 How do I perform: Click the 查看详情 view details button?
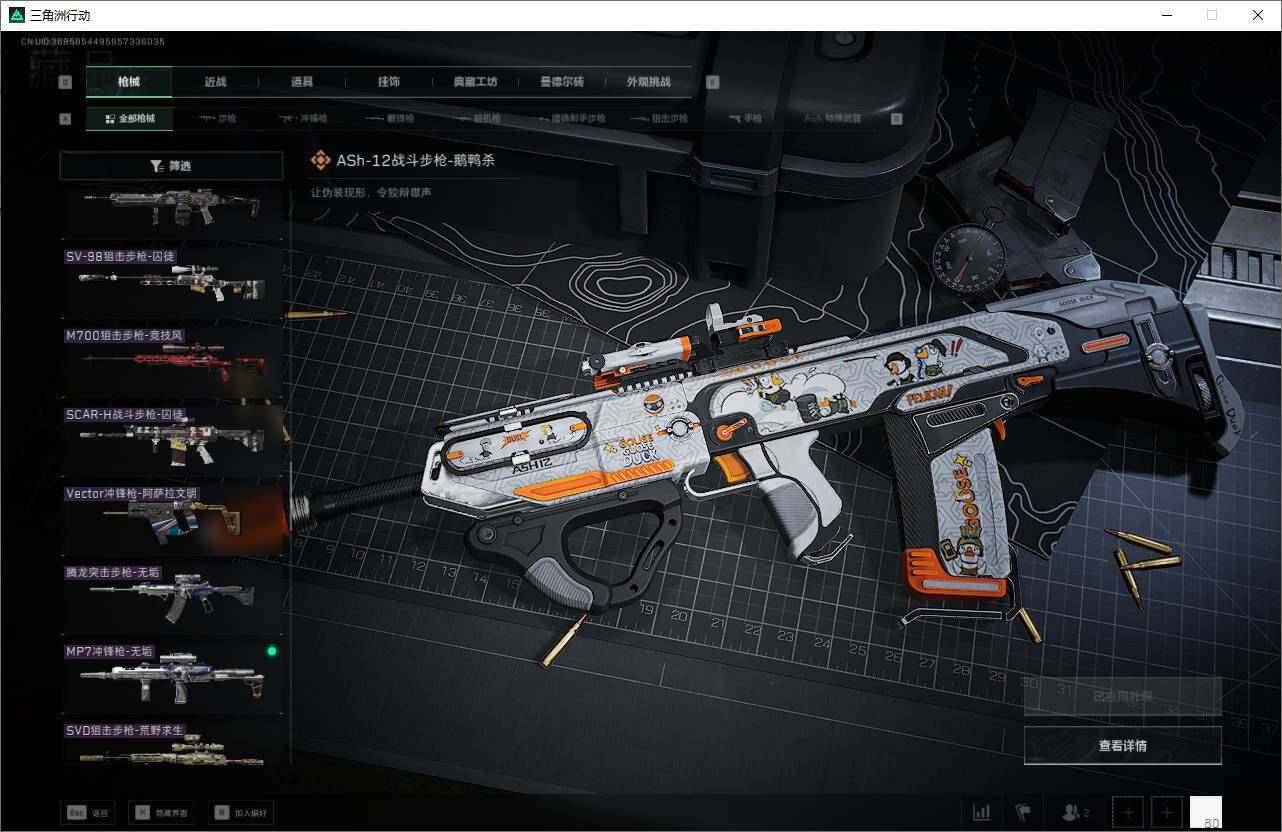pos(1122,746)
